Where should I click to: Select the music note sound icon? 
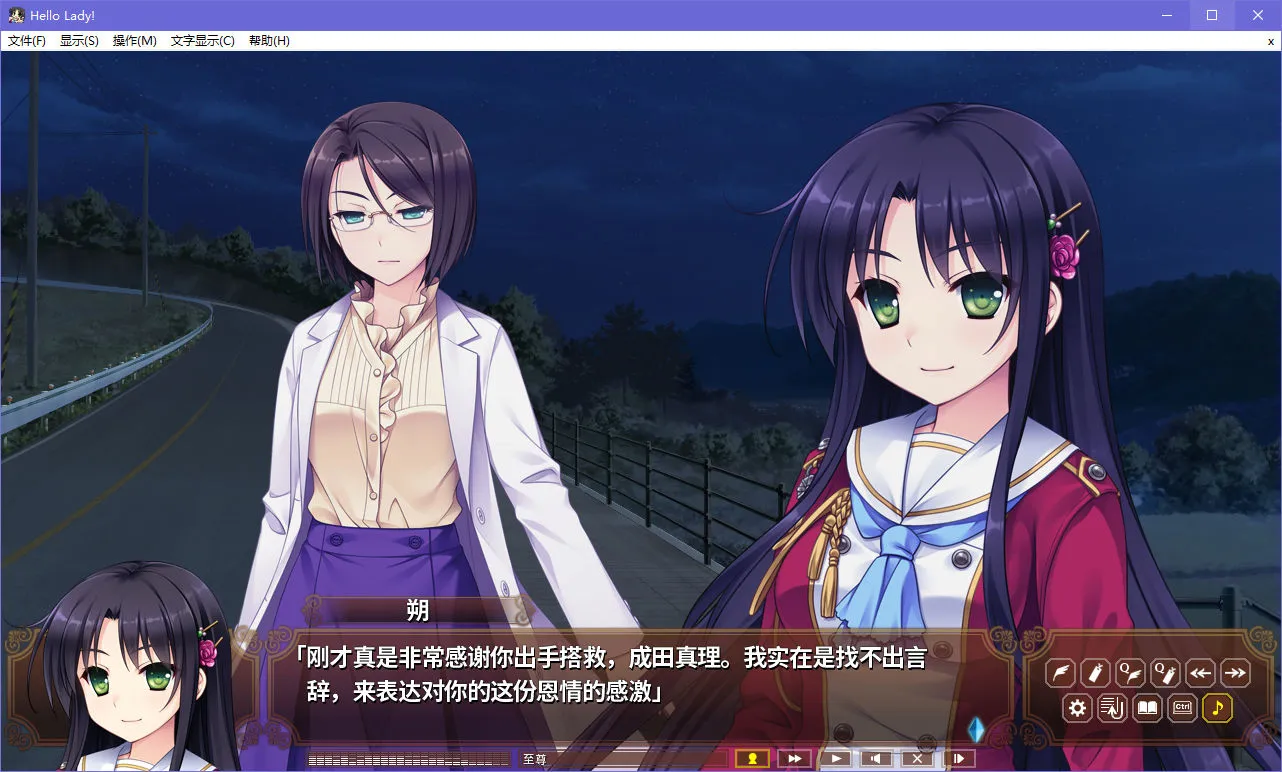1217,708
